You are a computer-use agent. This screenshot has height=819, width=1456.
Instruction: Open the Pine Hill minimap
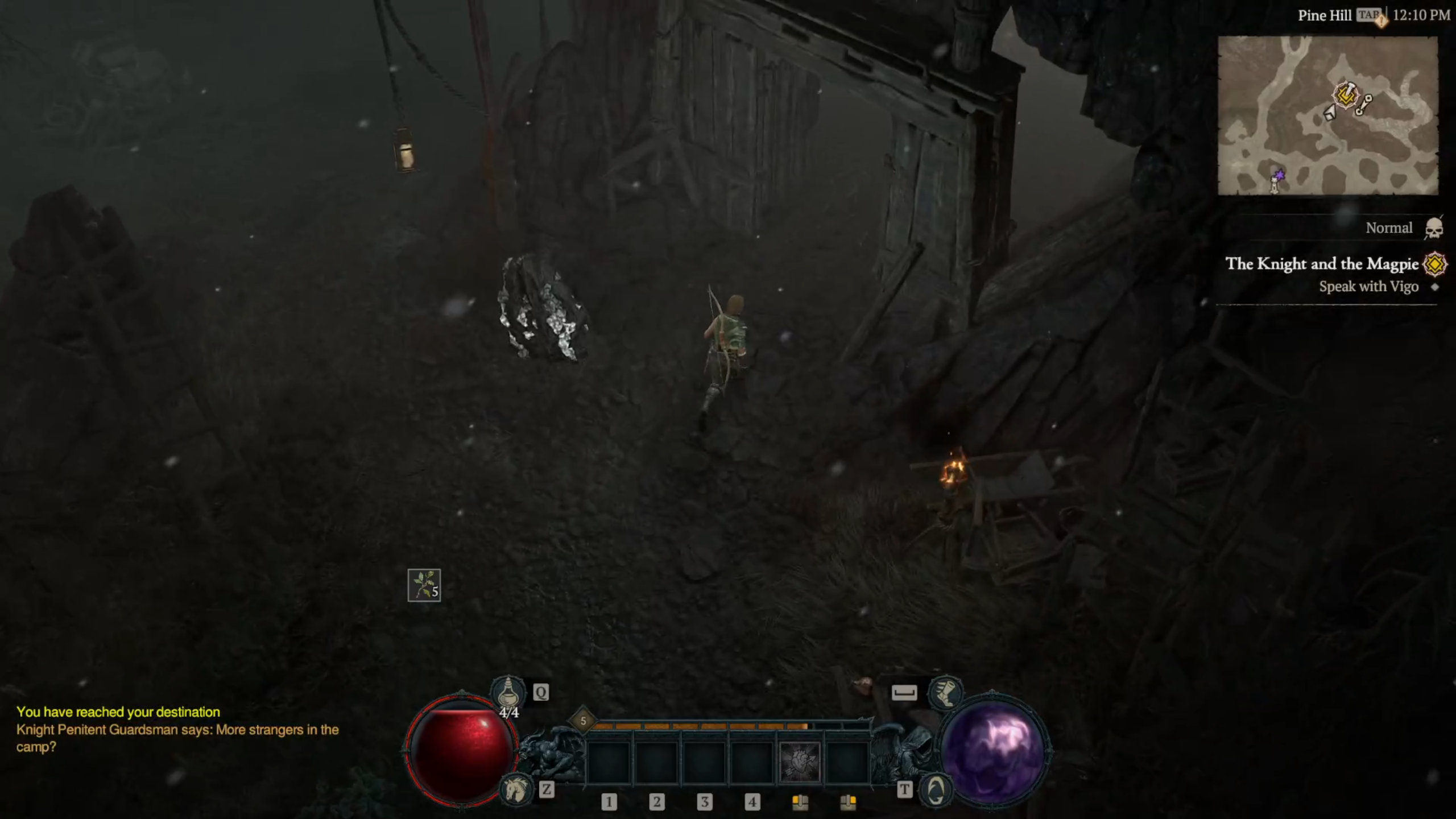1327,115
